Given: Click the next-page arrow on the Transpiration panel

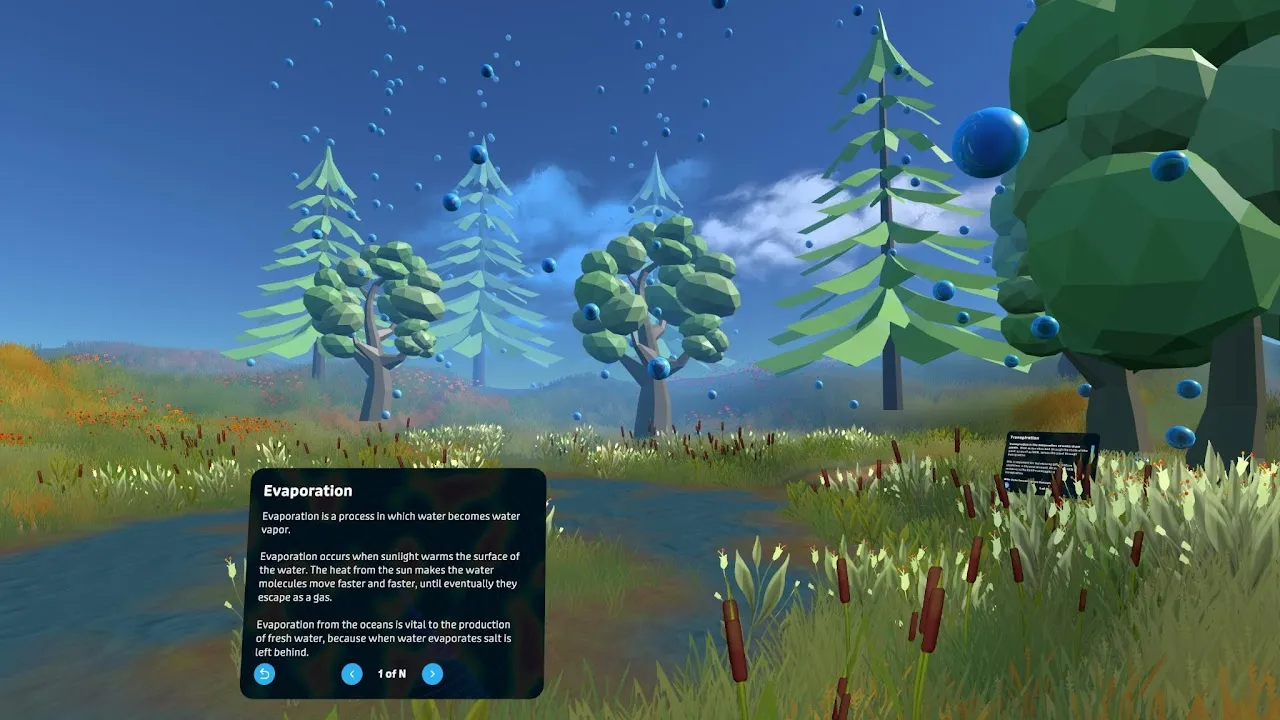Looking at the screenshot, I should coord(1062,490).
